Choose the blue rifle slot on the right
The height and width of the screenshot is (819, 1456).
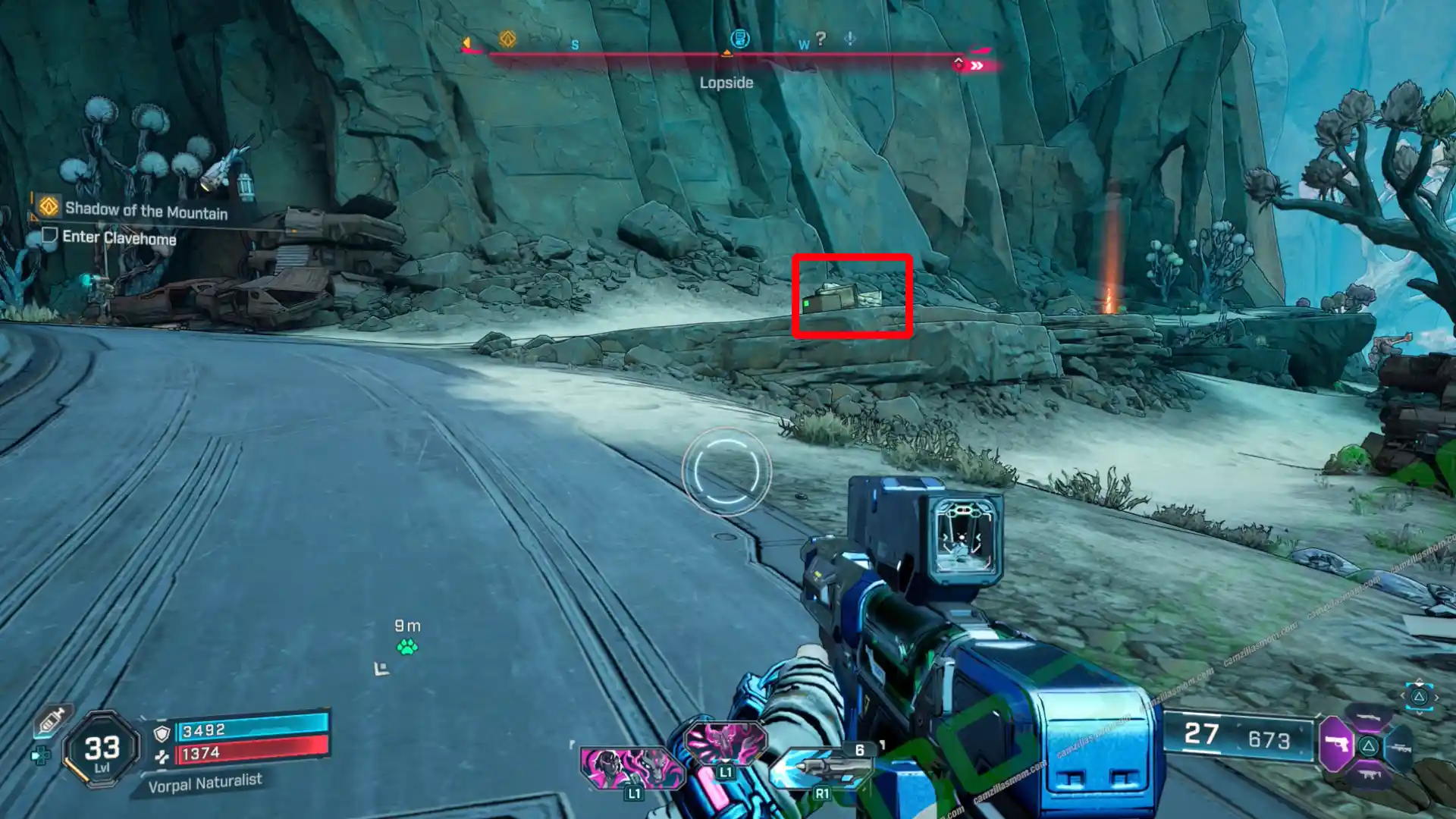(1399, 748)
